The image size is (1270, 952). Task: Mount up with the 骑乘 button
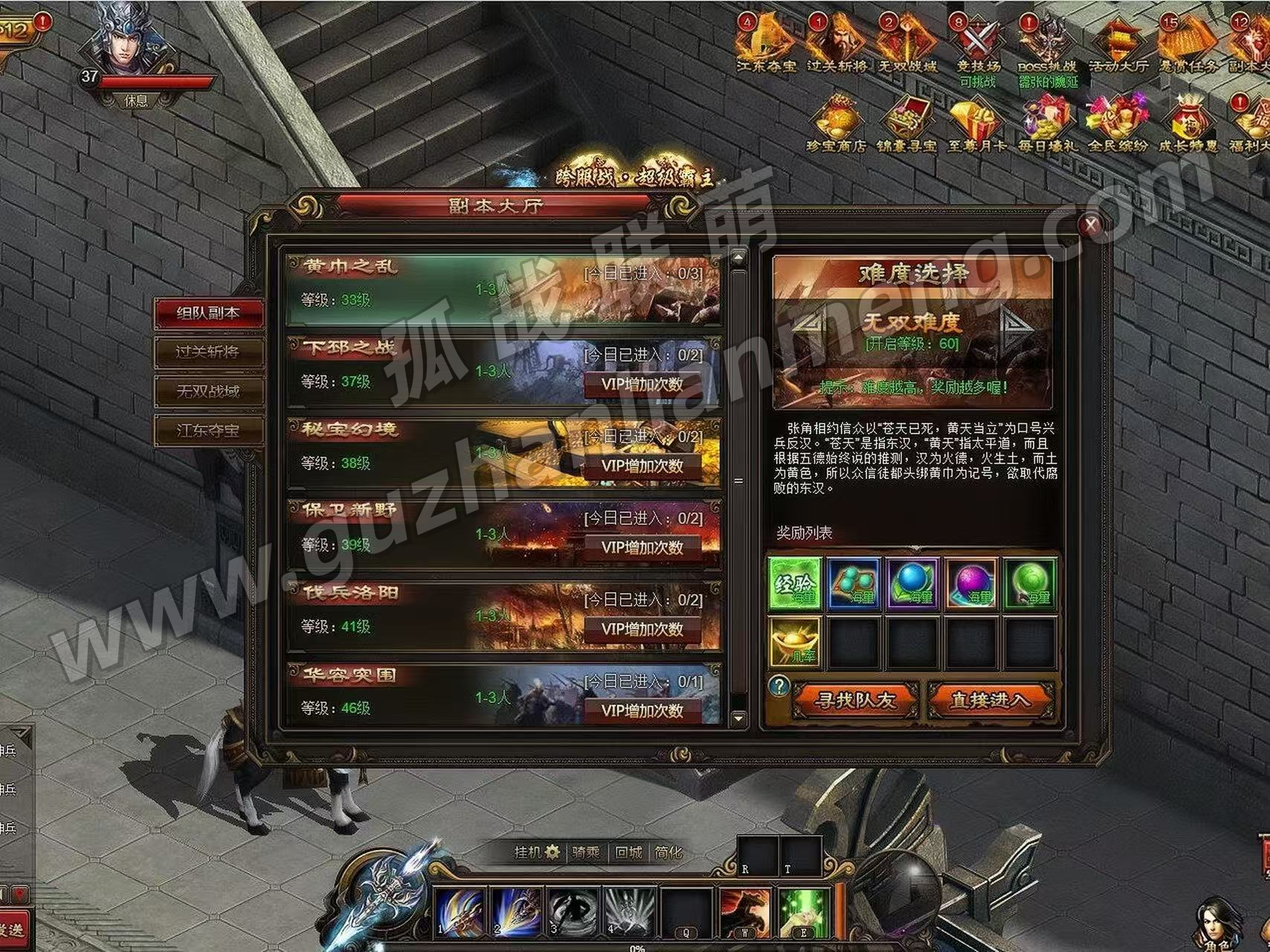pos(586,852)
